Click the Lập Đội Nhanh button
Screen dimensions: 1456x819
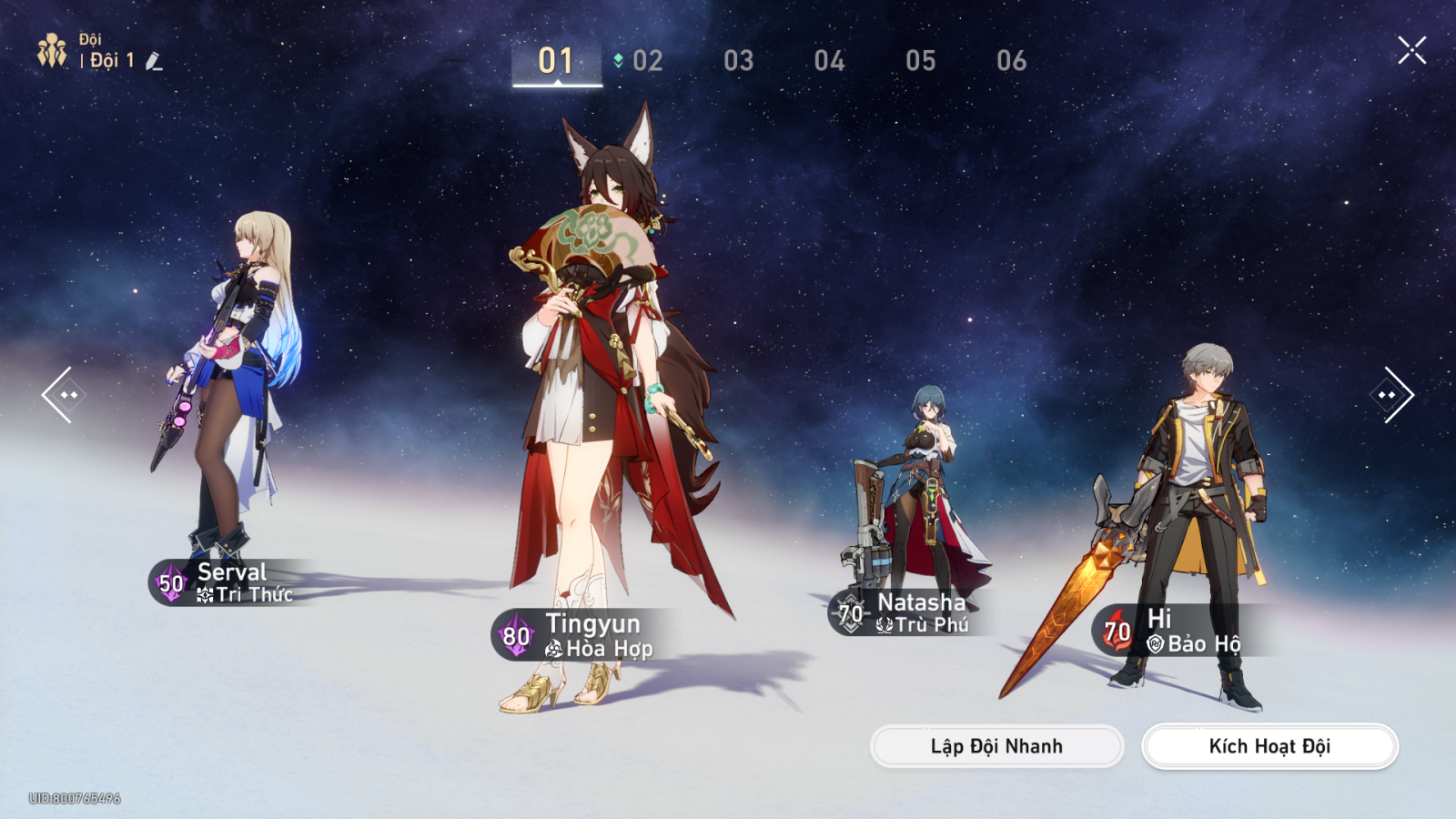coord(996,746)
